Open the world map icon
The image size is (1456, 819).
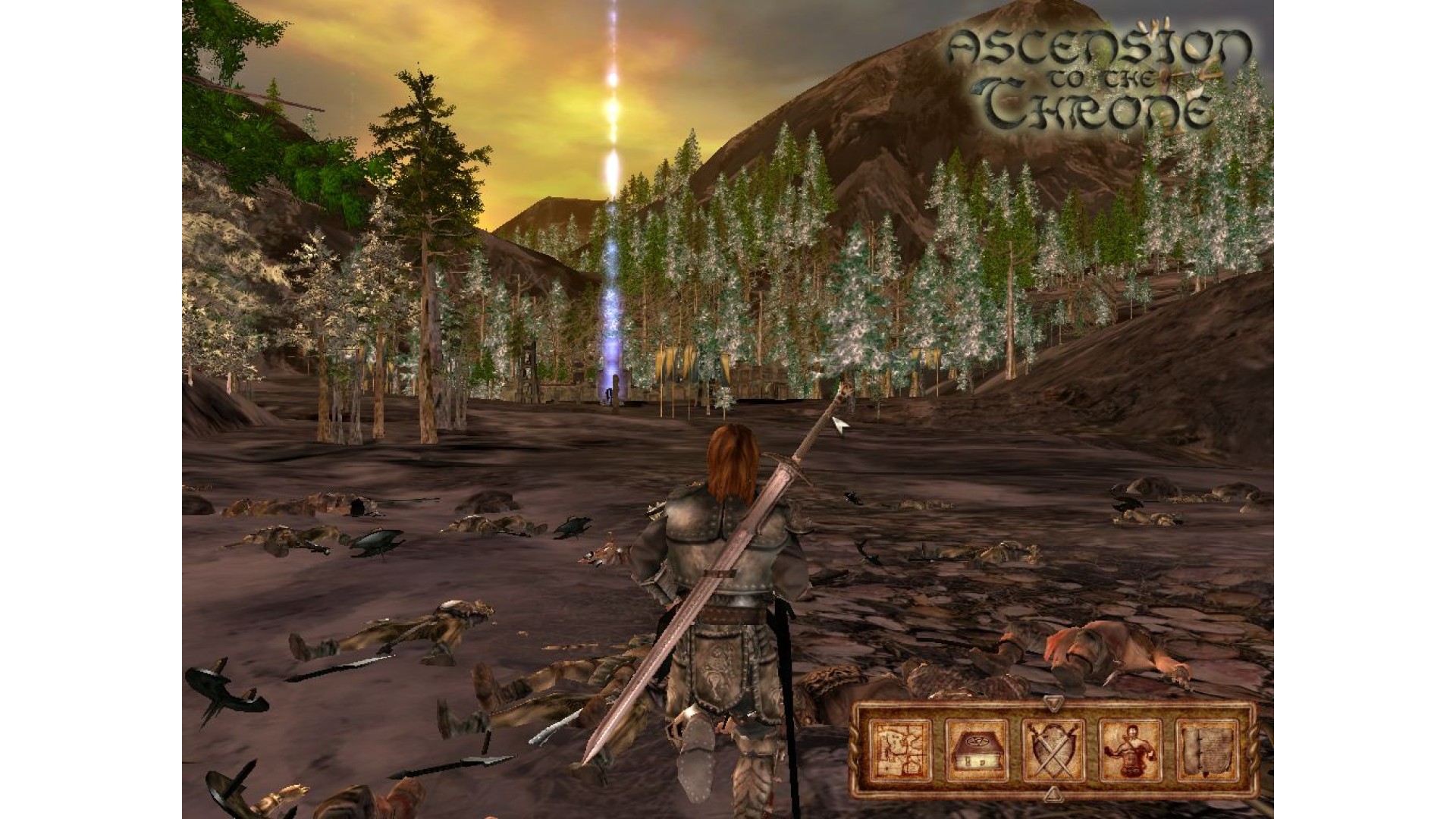tap(900, 750)
